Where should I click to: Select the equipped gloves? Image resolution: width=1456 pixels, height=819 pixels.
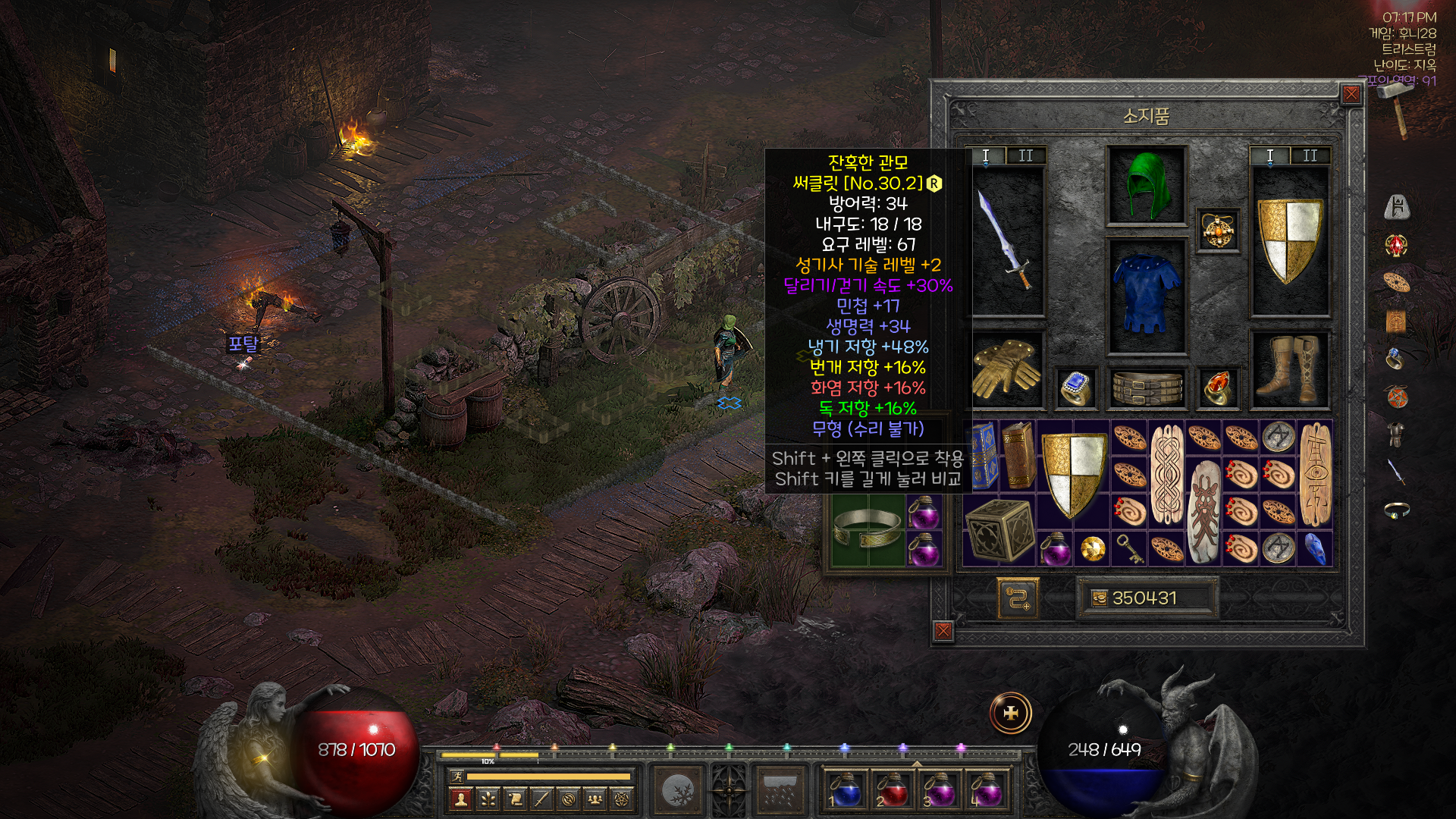(x=1006, y=369)
